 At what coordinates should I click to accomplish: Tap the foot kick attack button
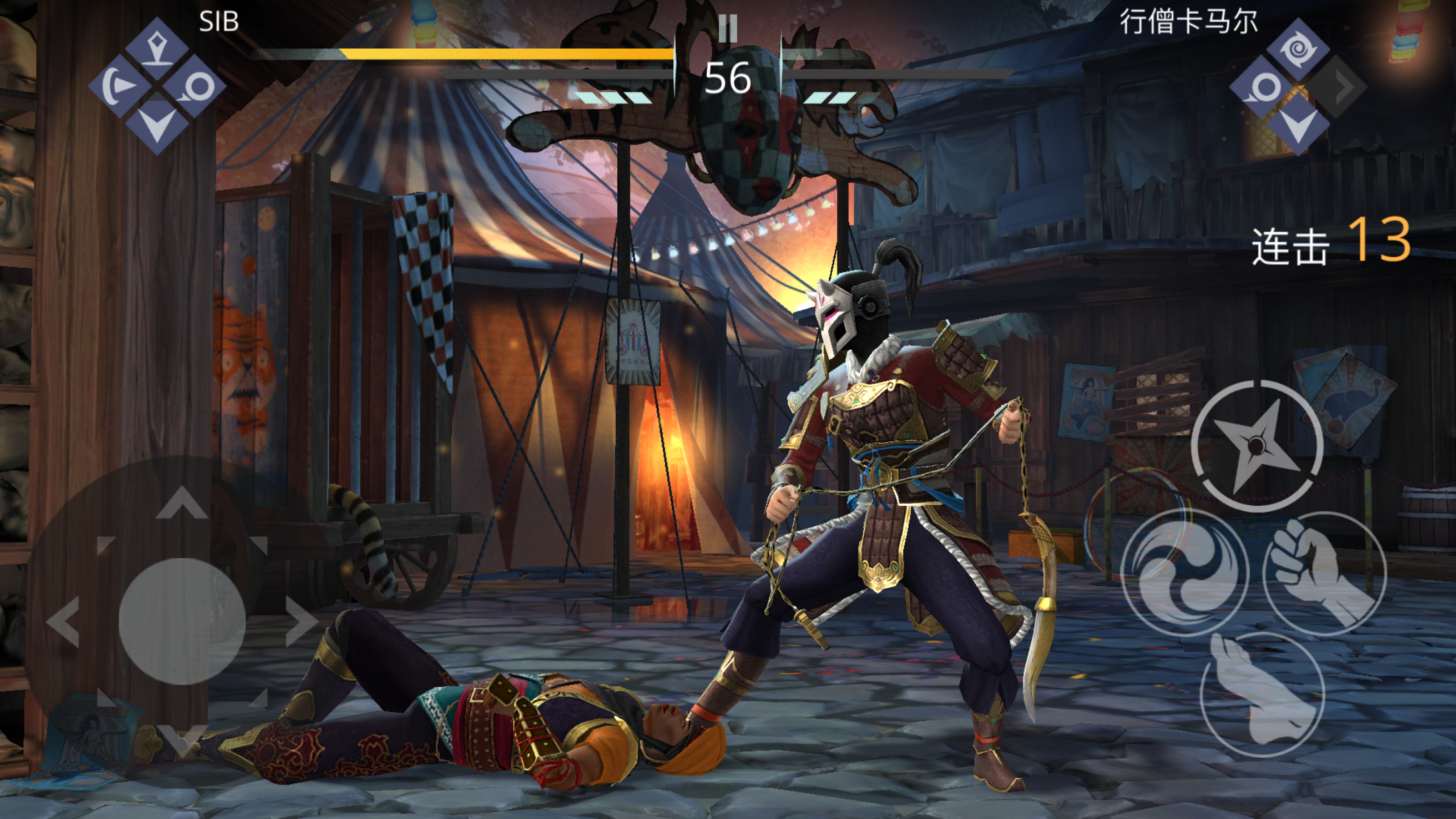(x=1262, y=694)
